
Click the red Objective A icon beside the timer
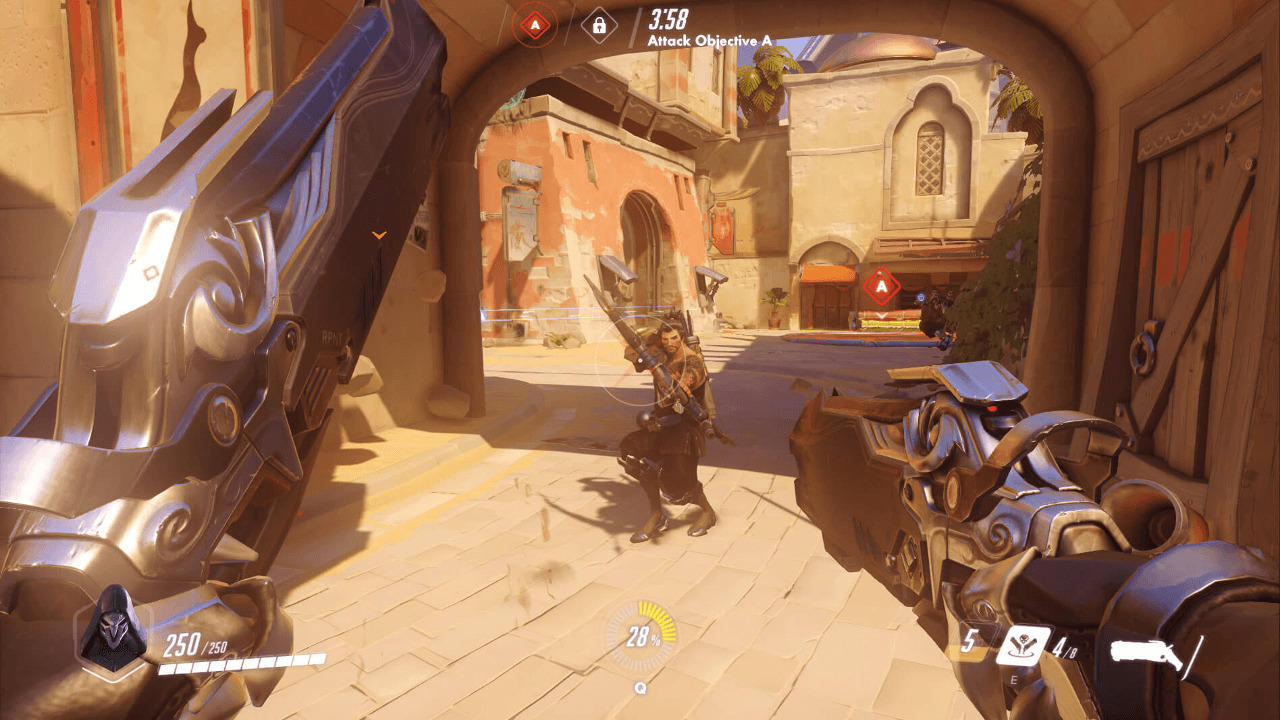point(534,24)
